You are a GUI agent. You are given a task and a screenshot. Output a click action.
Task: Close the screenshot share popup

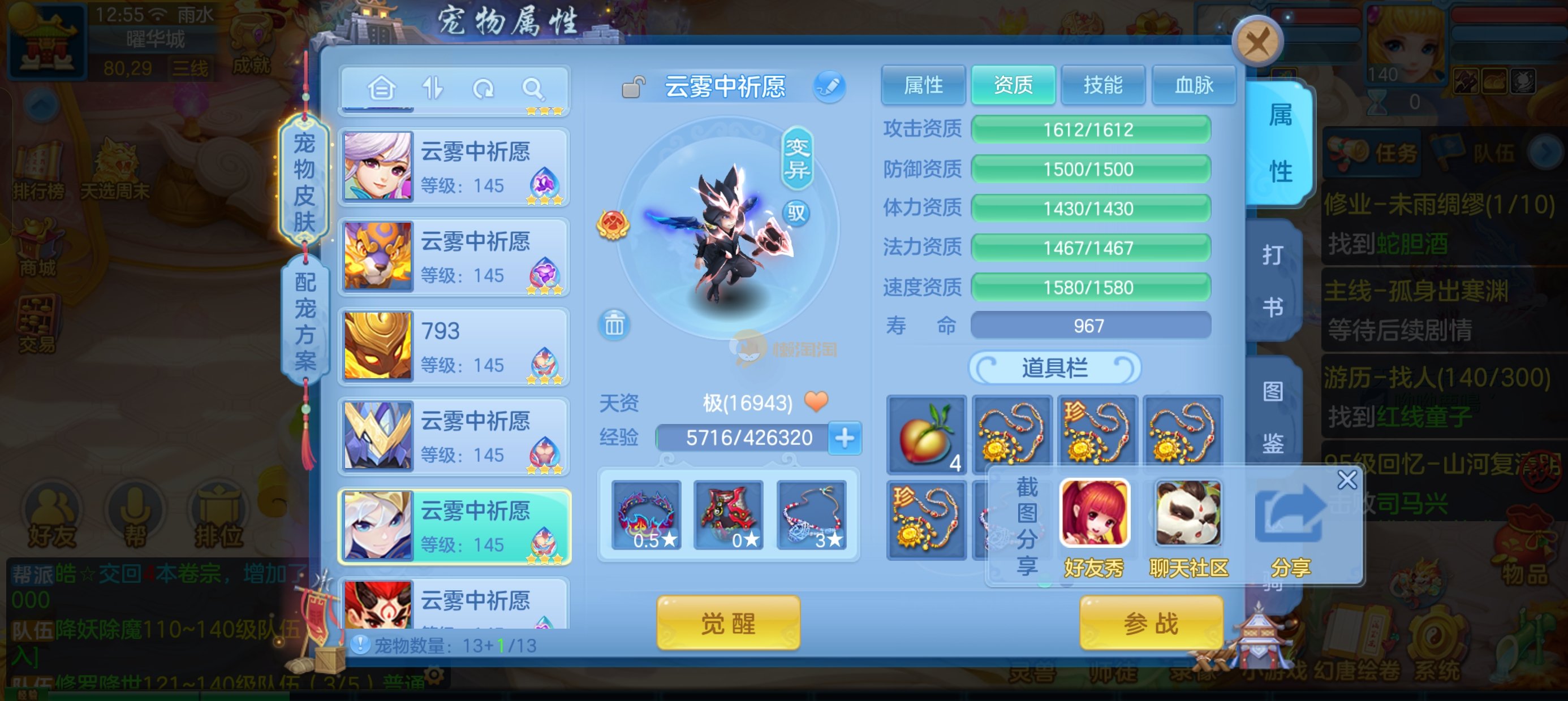1346,479
